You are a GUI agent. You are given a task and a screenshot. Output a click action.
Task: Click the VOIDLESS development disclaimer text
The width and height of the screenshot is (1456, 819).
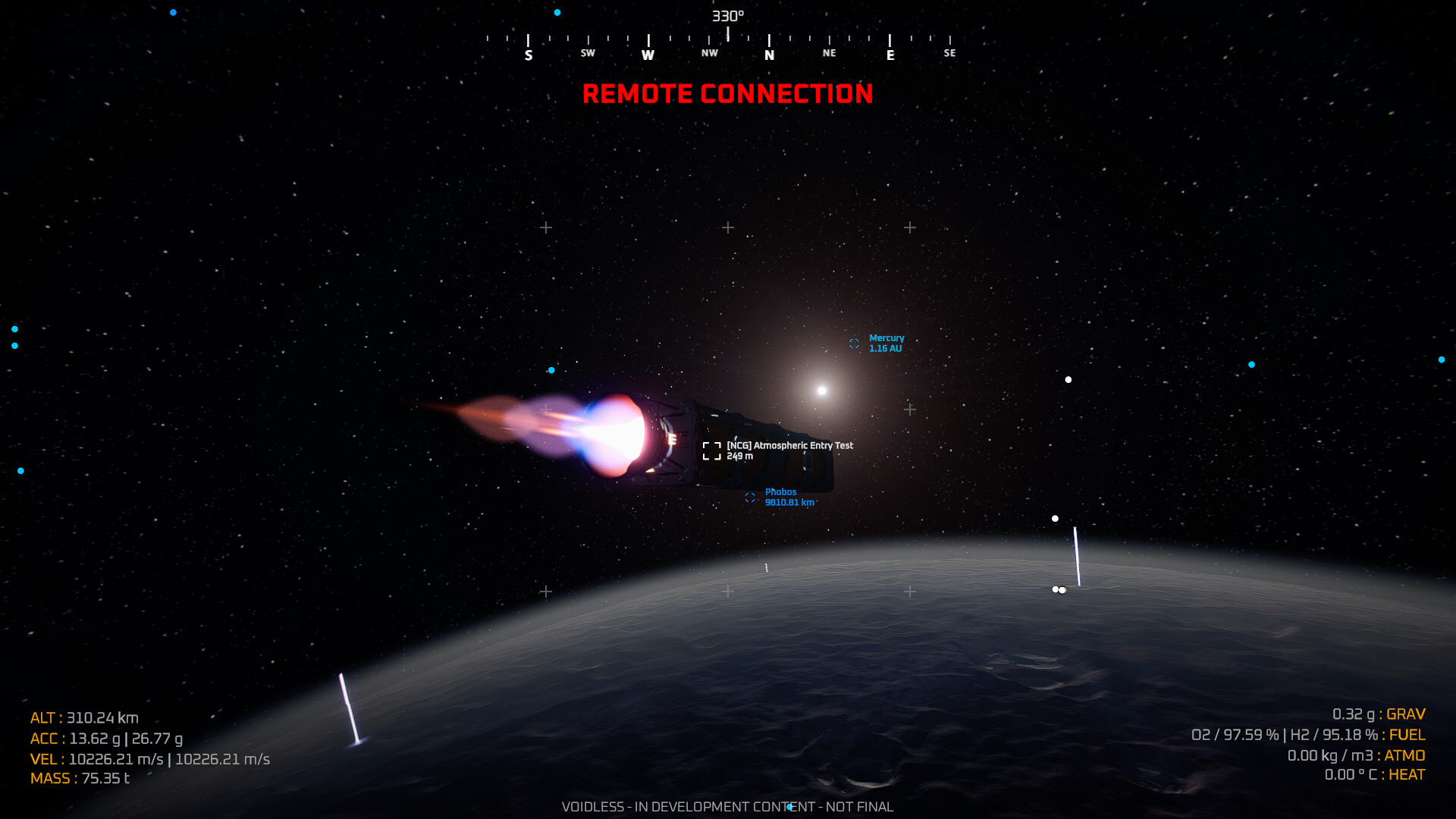pos(727,807)
